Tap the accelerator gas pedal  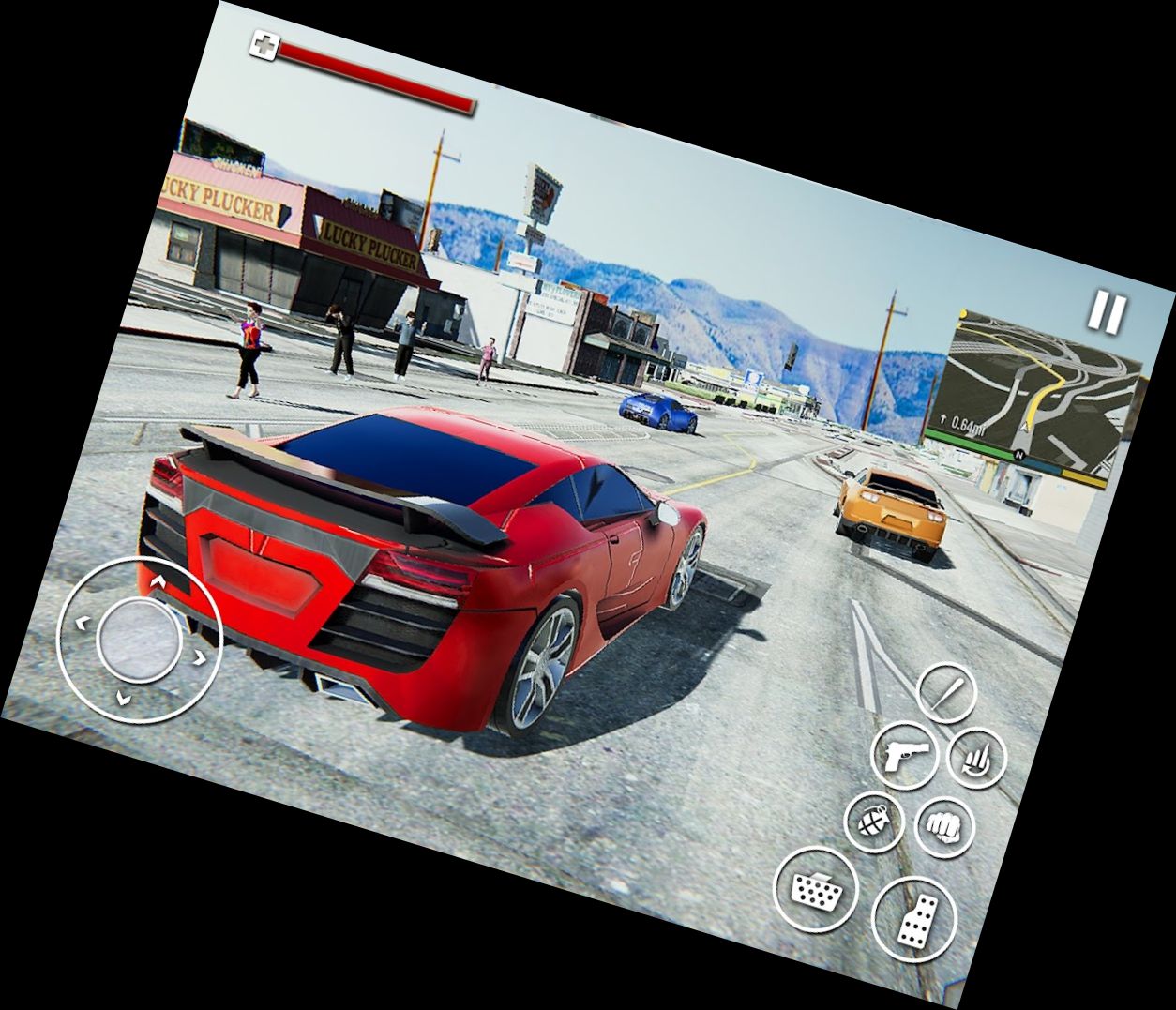tap(914, 921)
